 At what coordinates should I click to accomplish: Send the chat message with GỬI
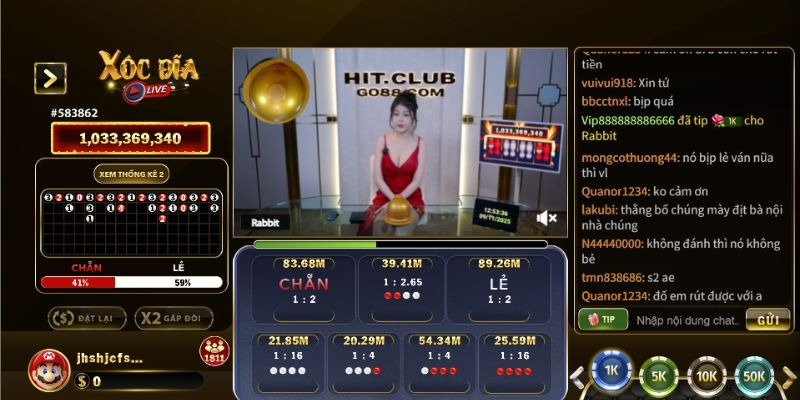coord(767,320)
